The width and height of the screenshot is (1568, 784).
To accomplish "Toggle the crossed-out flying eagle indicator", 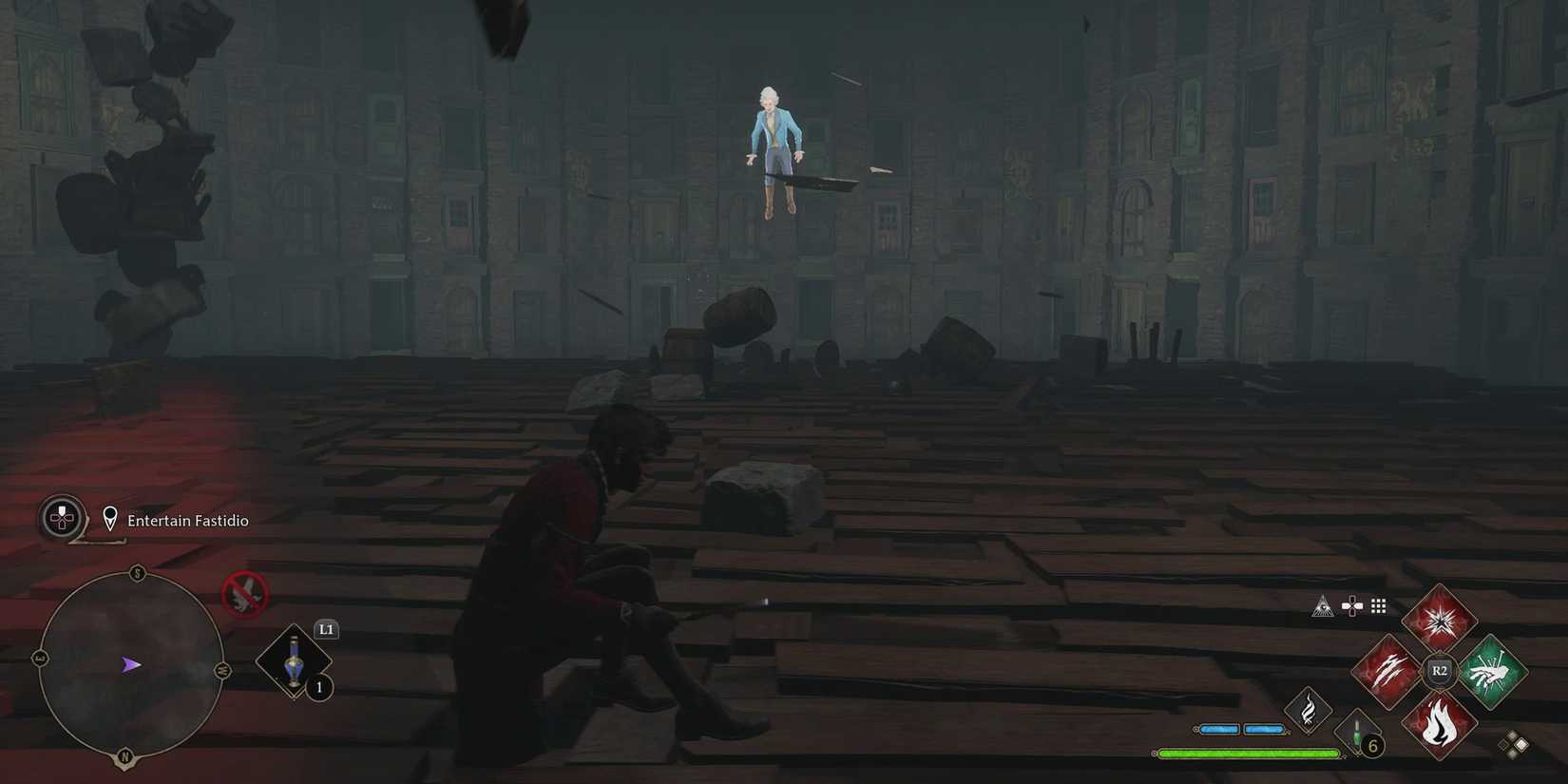I will tap(243, 594).
